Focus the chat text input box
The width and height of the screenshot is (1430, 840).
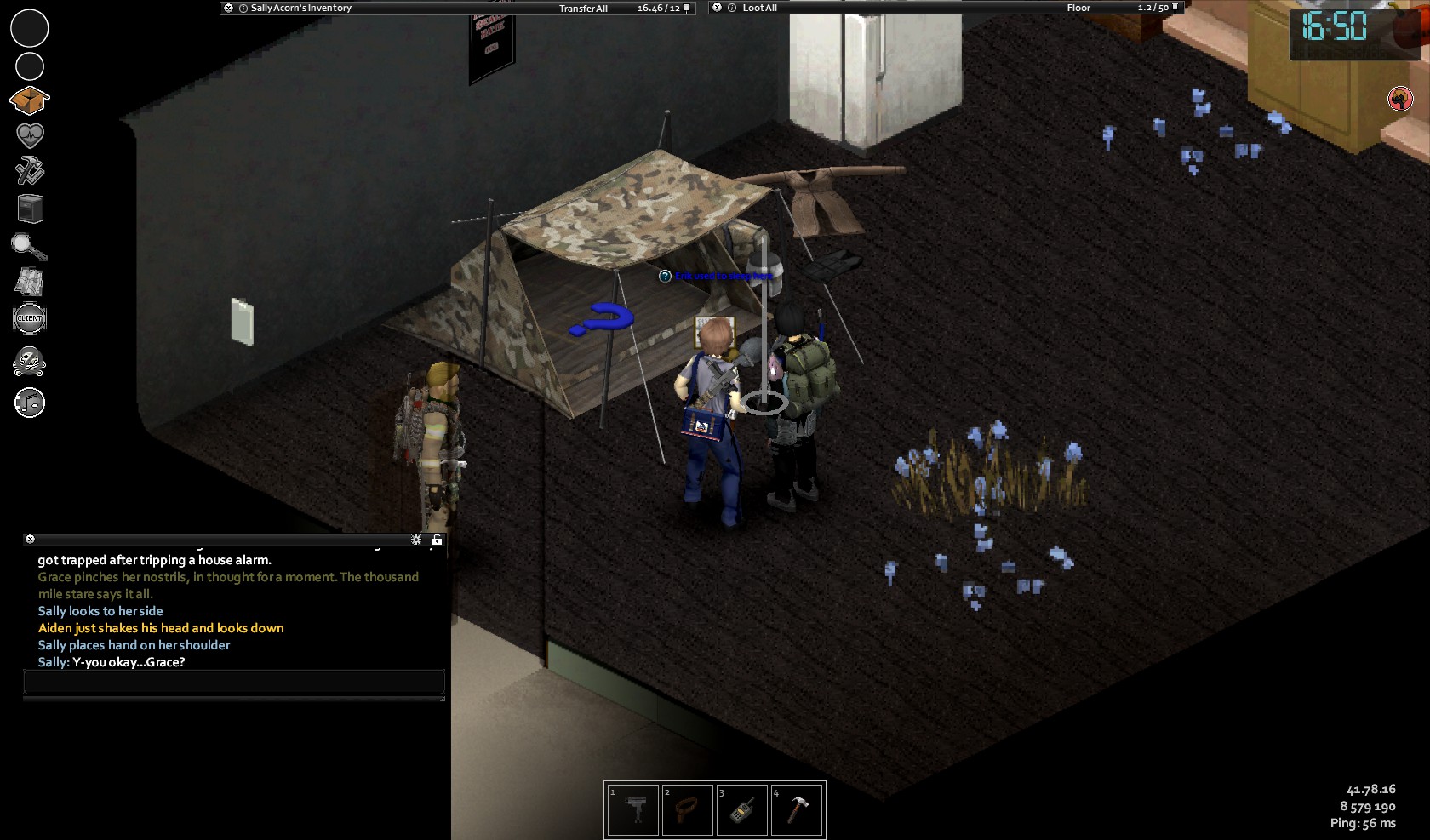tap(234, 682)
